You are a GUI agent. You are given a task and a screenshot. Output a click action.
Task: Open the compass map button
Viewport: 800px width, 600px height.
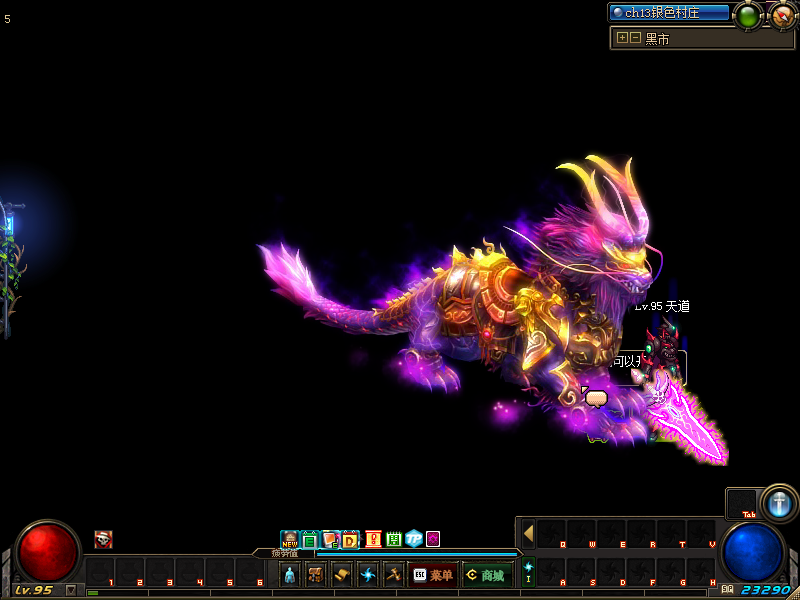point(783,15)
